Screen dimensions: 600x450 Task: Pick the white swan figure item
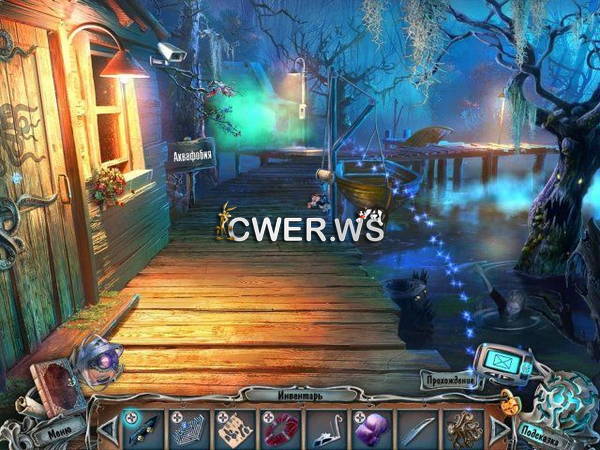click(326, 428)
